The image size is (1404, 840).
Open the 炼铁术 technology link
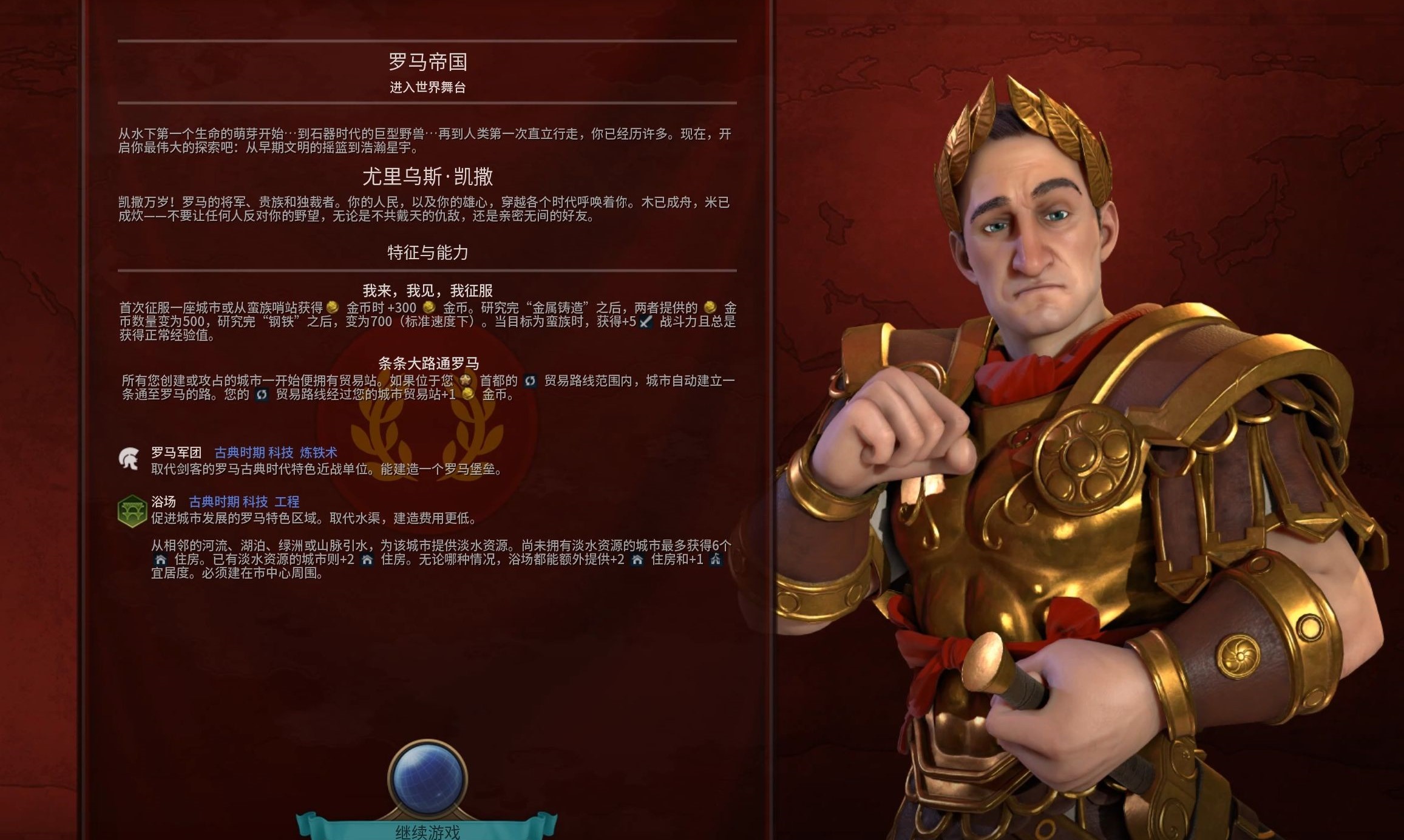point(317,452)
